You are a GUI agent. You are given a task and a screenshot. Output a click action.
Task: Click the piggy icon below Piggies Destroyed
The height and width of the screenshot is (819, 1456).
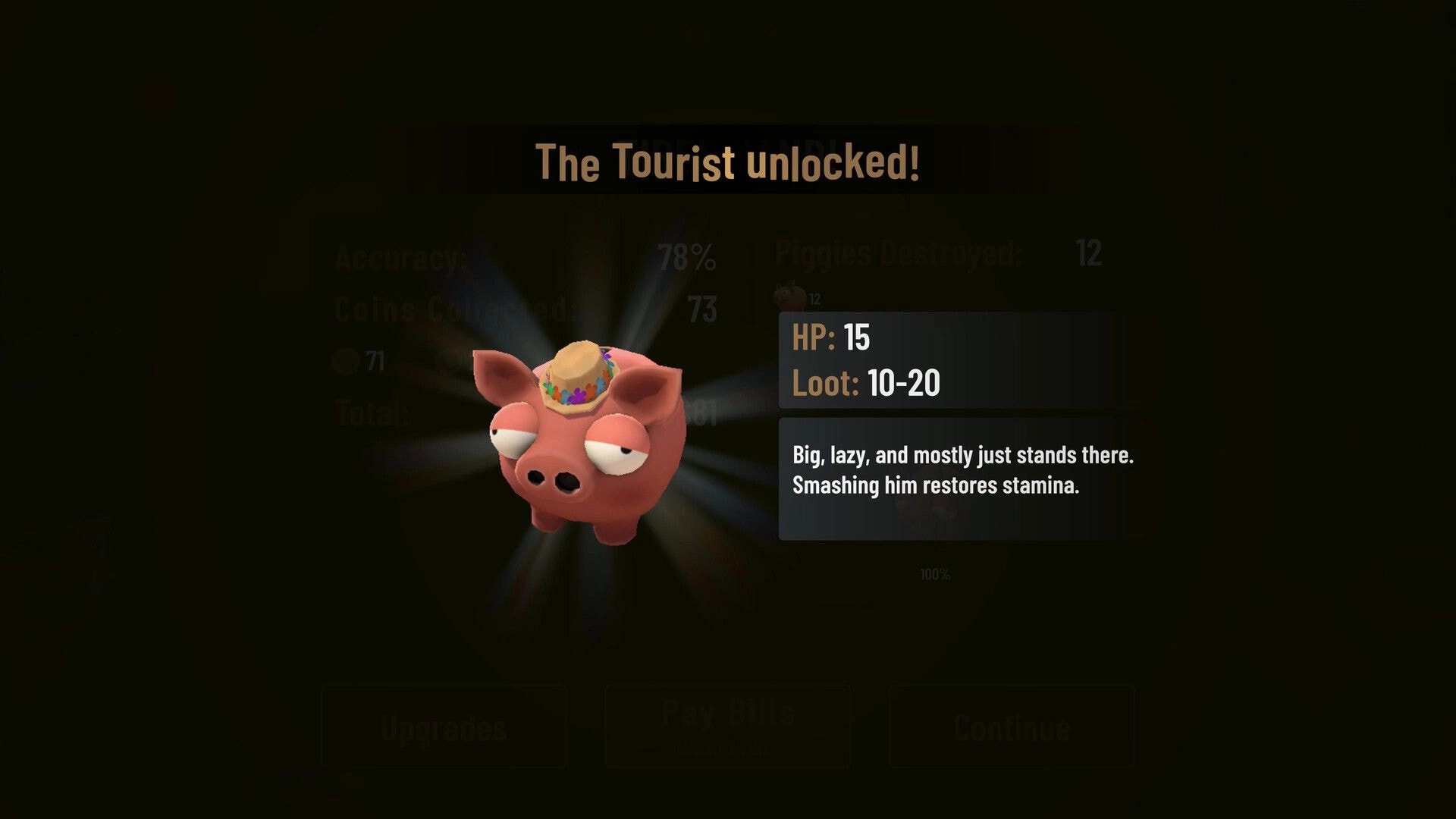pyautogui.click(x=789, y=294)
